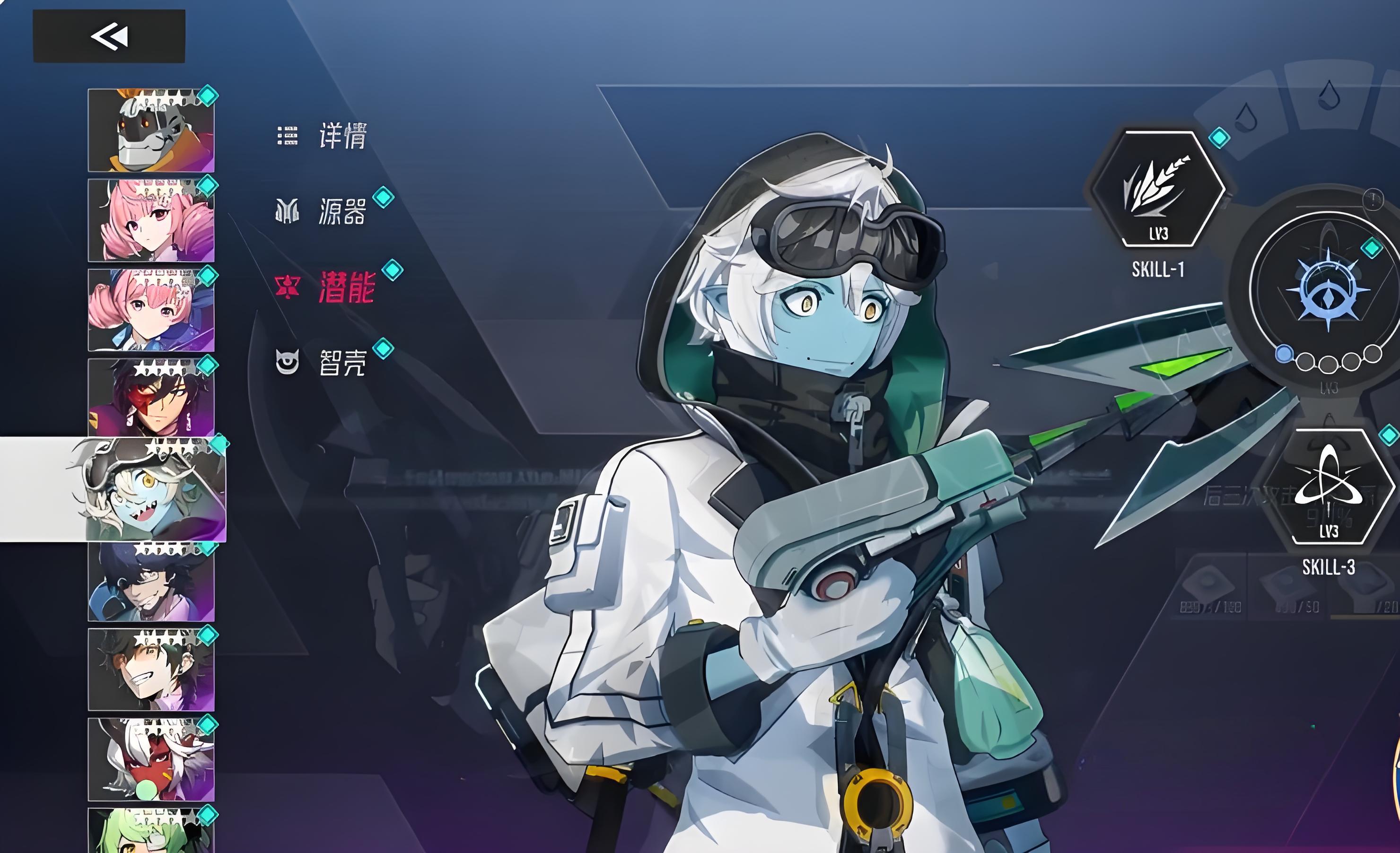Select the red-faced white-haired character portrait

(x=151, y=760)
